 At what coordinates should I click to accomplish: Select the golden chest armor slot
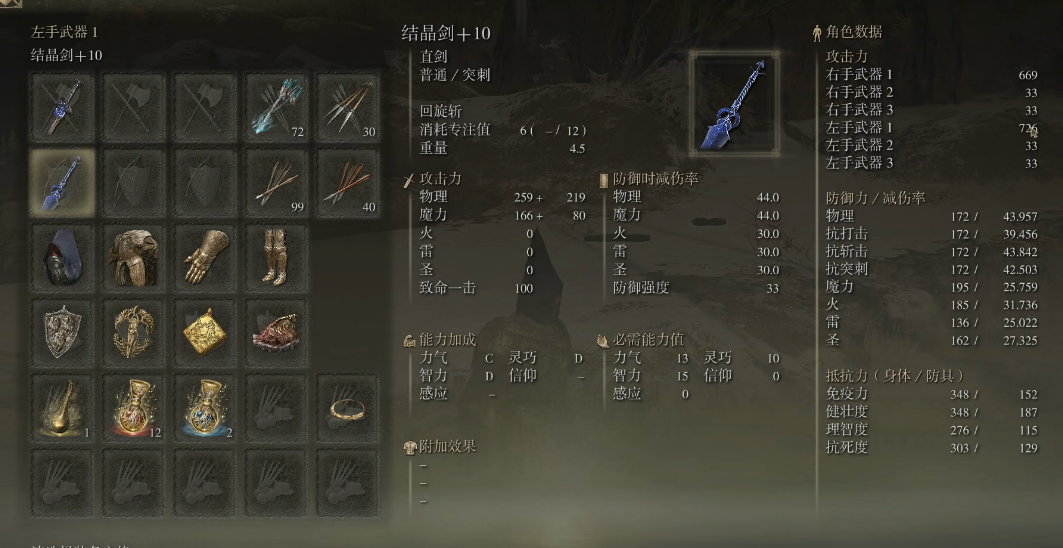tap(134, 257)
